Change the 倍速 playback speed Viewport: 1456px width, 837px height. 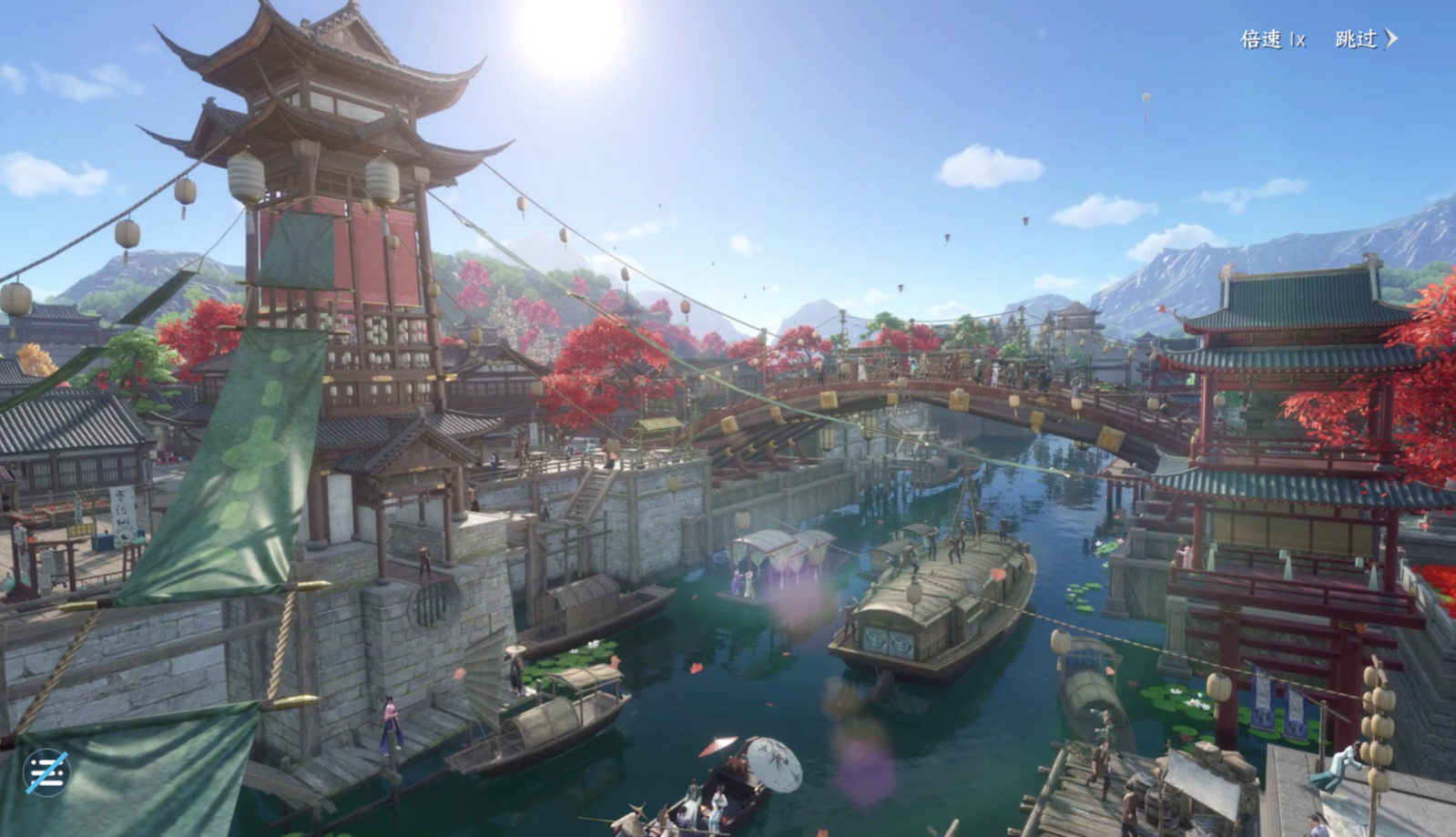(1273, 39)
